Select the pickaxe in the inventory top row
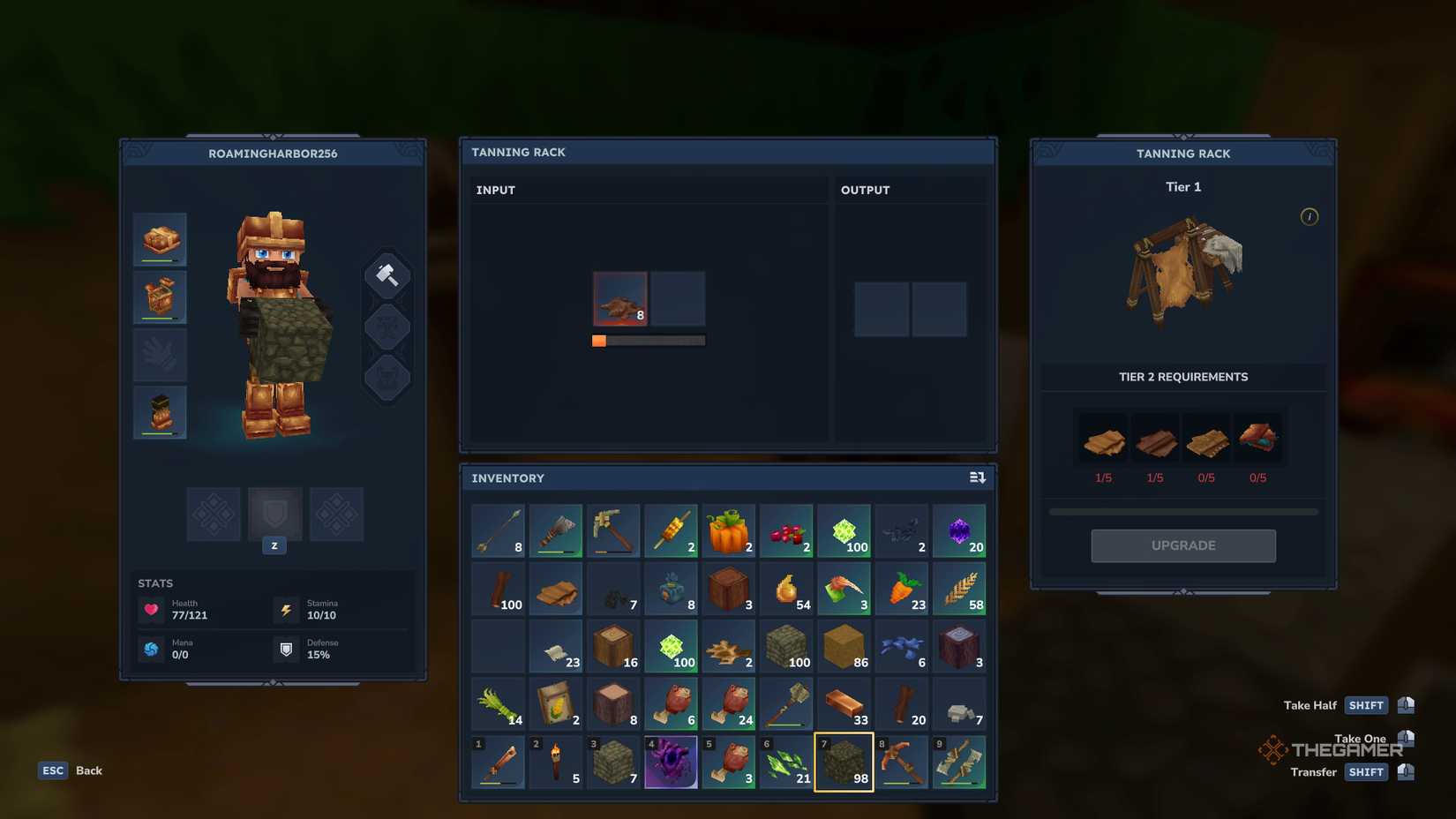This screenshot has height=819, width=1456. click(613, 530)
